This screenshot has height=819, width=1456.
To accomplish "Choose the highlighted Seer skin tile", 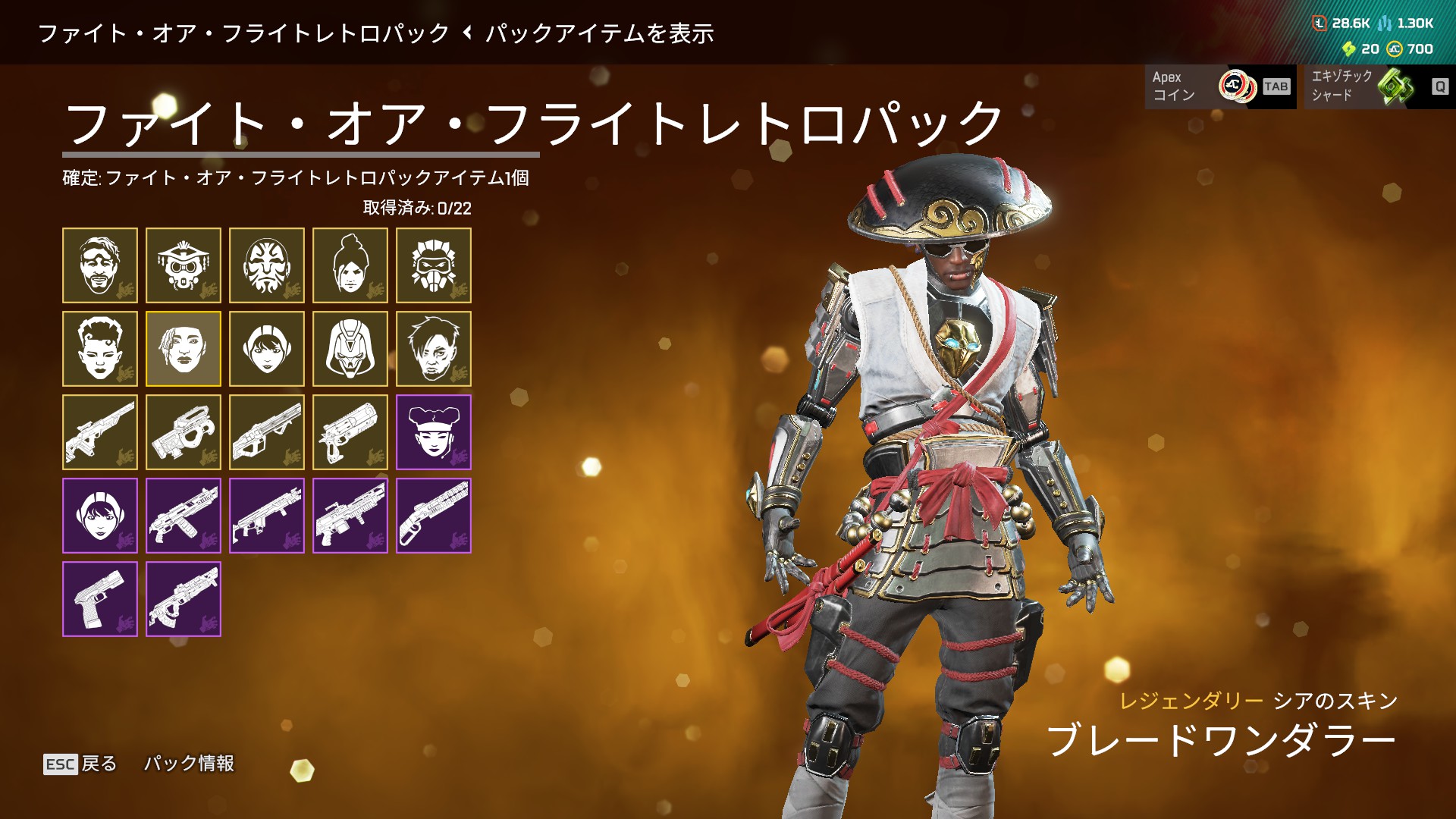I will pos(184,349).
